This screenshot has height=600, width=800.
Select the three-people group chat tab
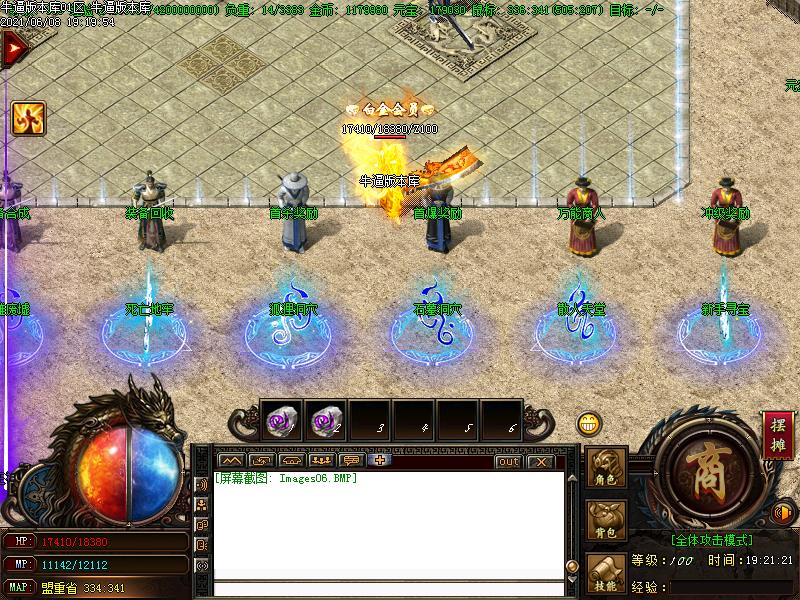[321, 461]
